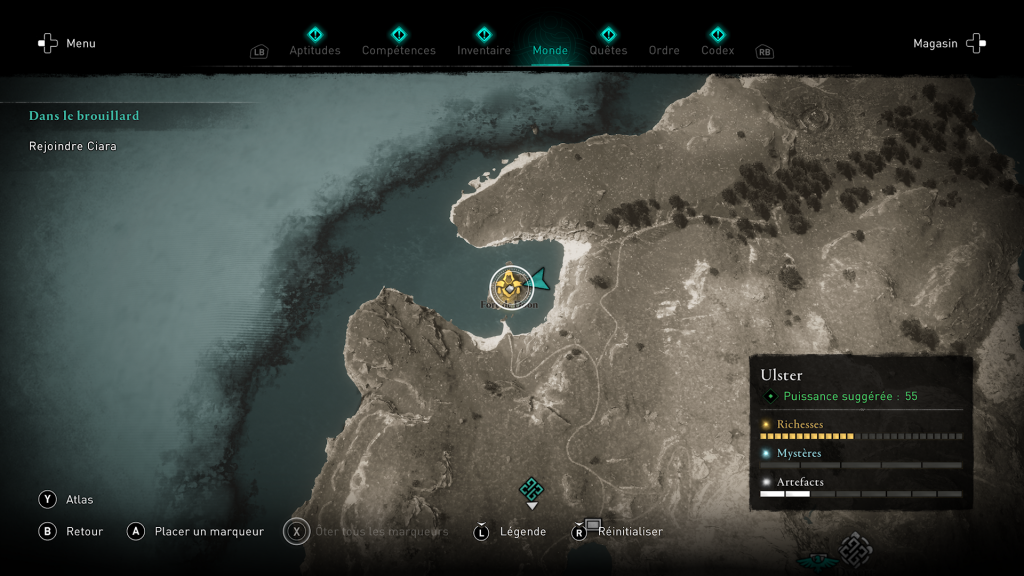Viewport: 1024px width, 576px height.
Task: Switch to the Aptitudes tab
Action: tap(315, 50)
